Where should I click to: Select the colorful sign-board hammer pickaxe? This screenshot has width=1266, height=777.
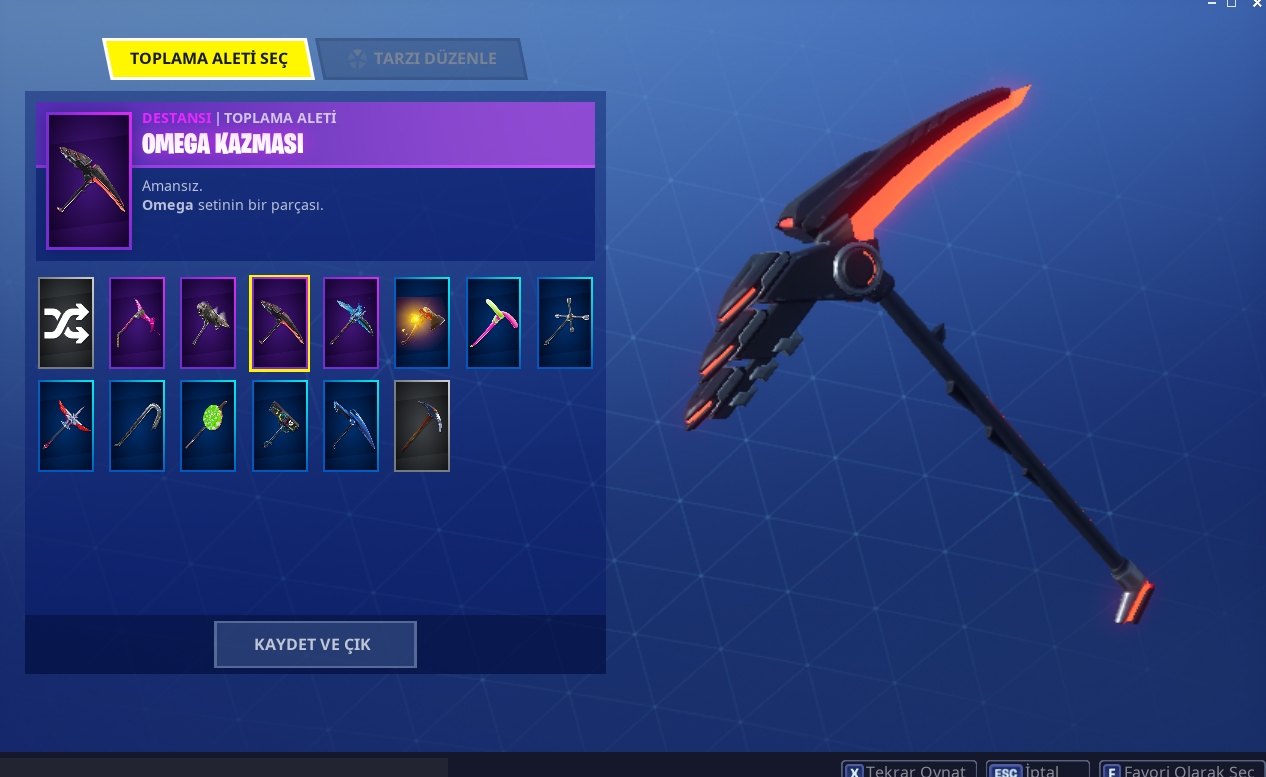[x=280, y=426]
